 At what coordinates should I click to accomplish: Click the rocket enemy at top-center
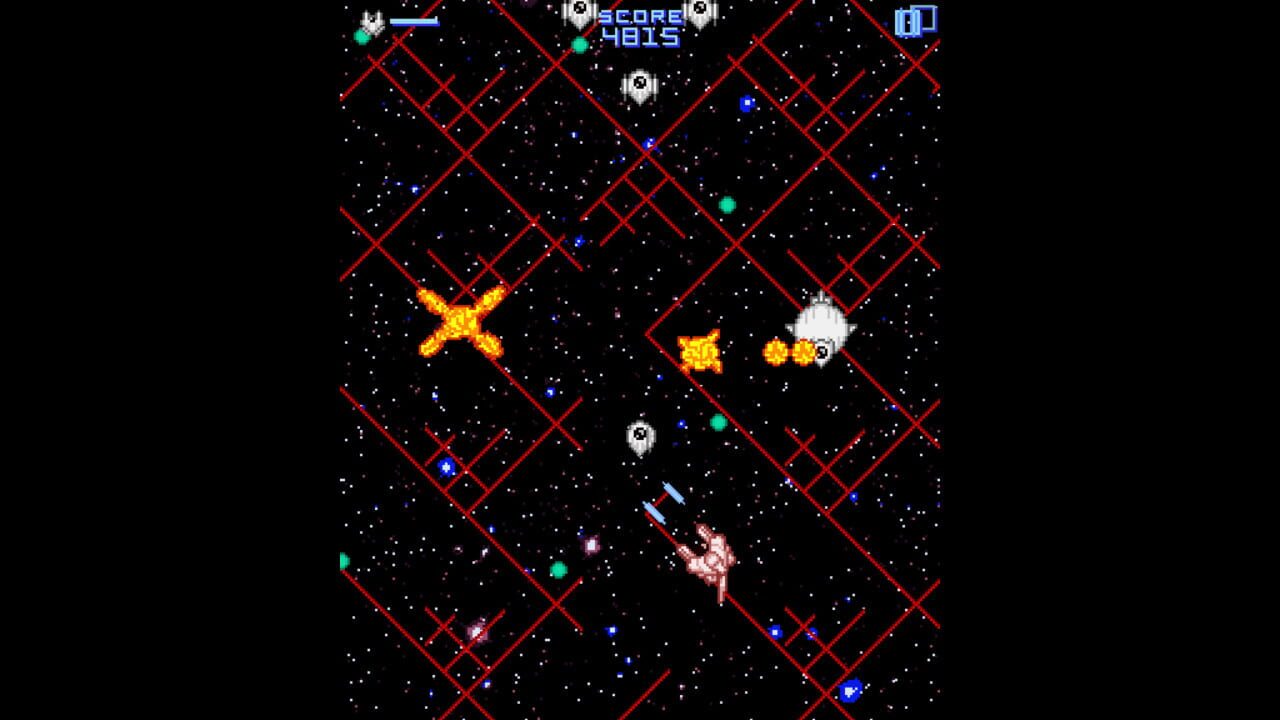638,85
